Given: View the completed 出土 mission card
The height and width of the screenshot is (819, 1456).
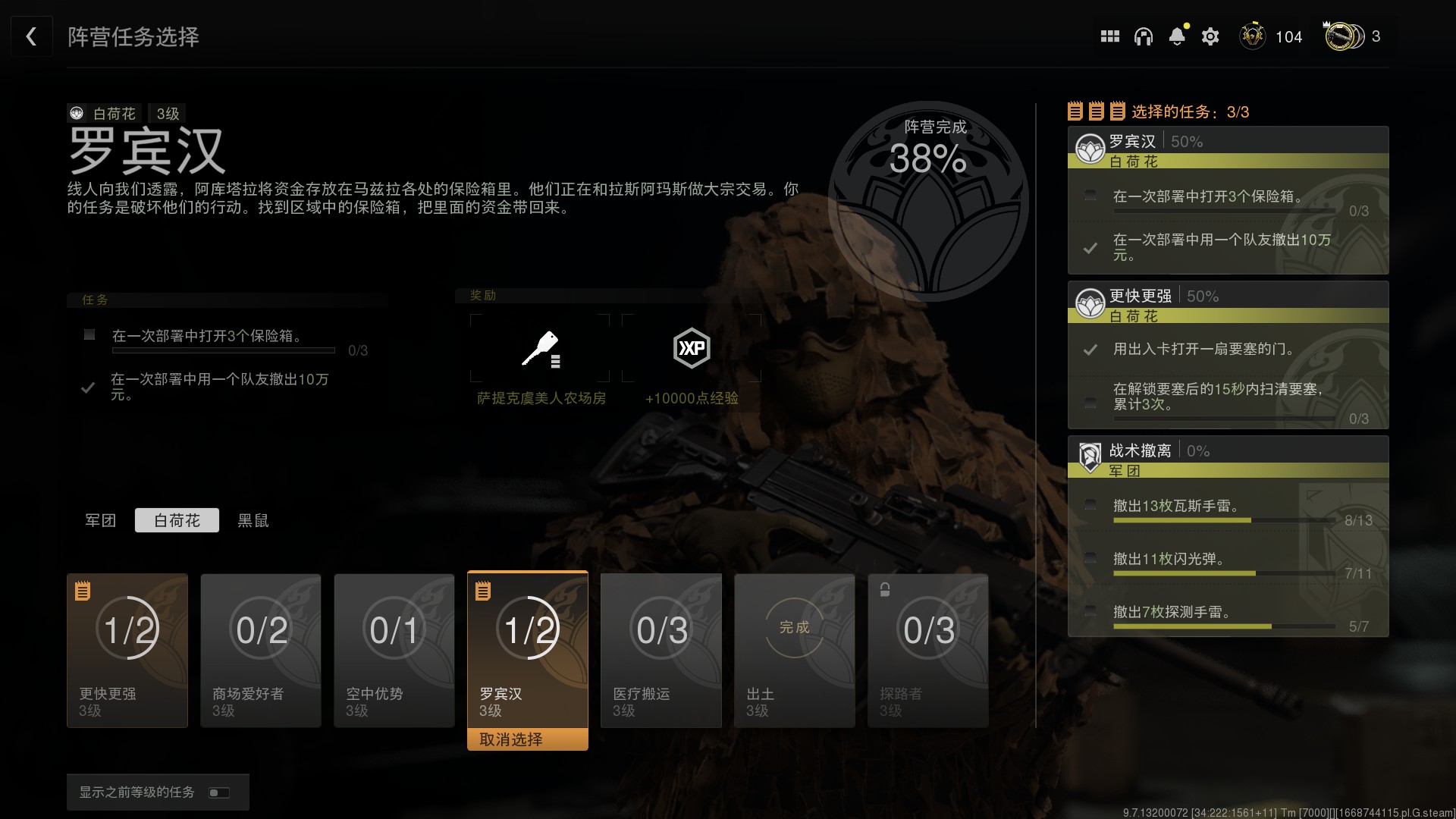Looking at the screenshot, I should pyautogui.click(x=795, y=650).
